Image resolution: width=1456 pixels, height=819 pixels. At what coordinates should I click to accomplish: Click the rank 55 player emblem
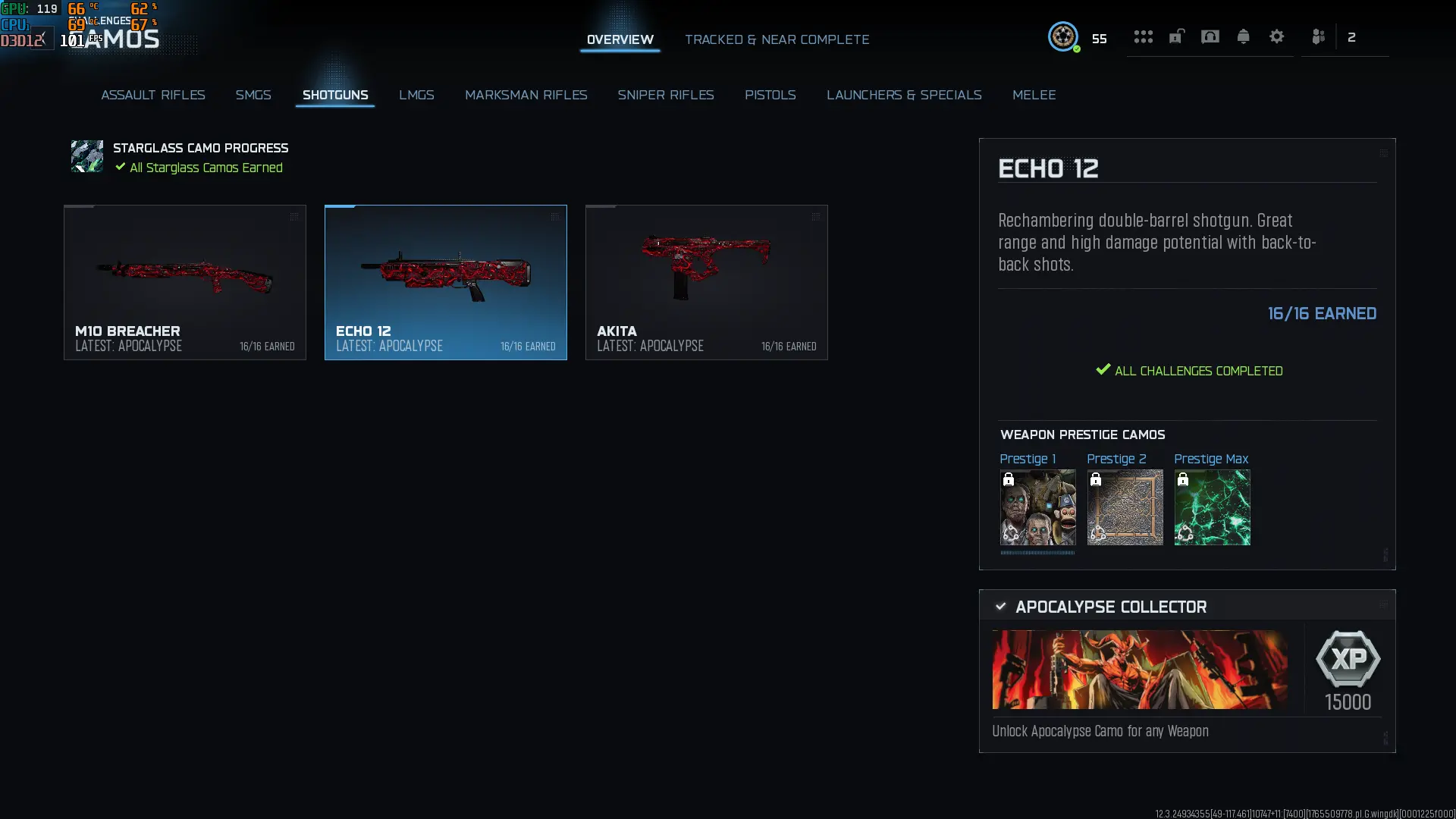1064,36
